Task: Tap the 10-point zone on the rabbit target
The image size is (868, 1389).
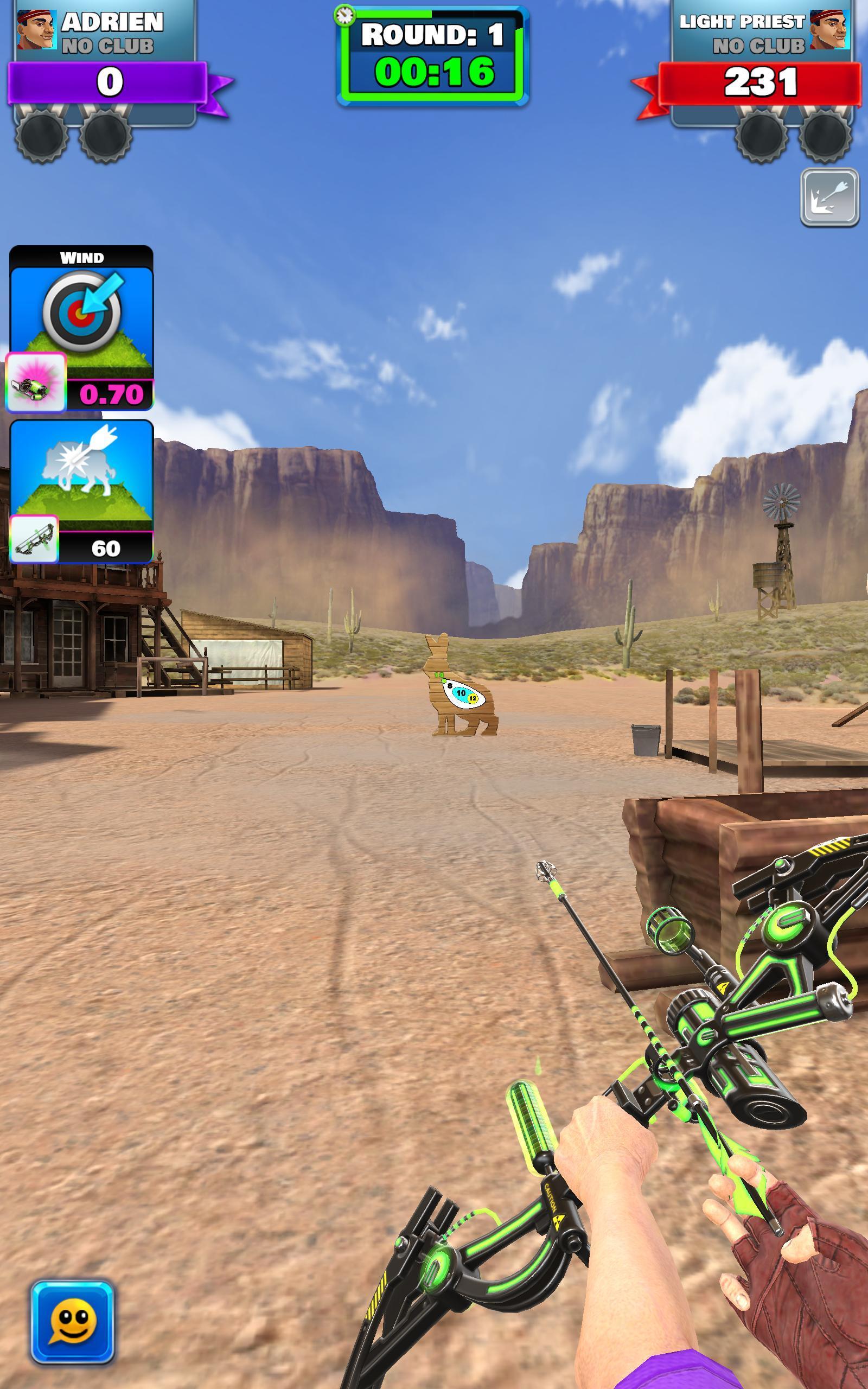Action: [462, 693]
